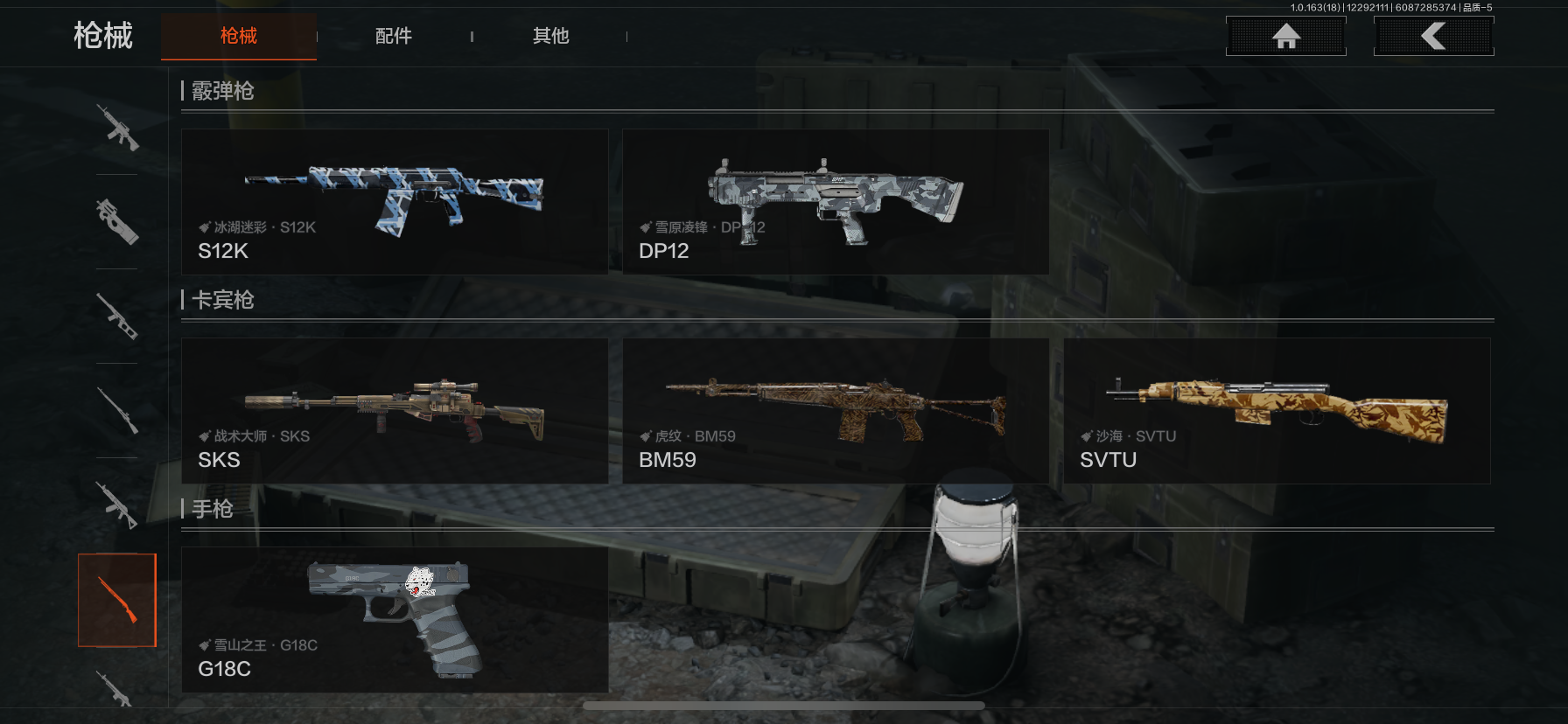
Task: Switch to the 枪械 tab
Action: [x=239, y=36]
